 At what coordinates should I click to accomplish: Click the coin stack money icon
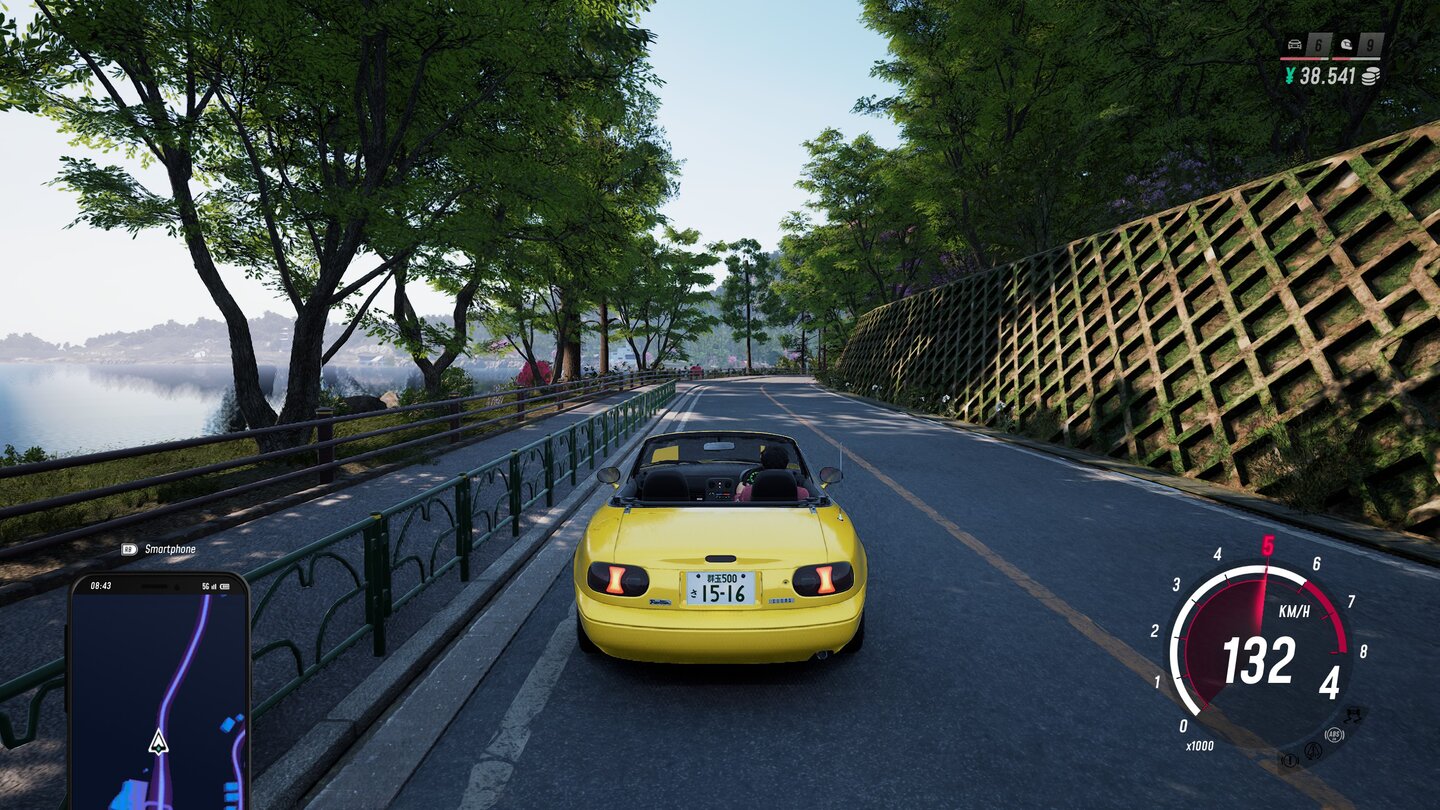[1370, 76]
